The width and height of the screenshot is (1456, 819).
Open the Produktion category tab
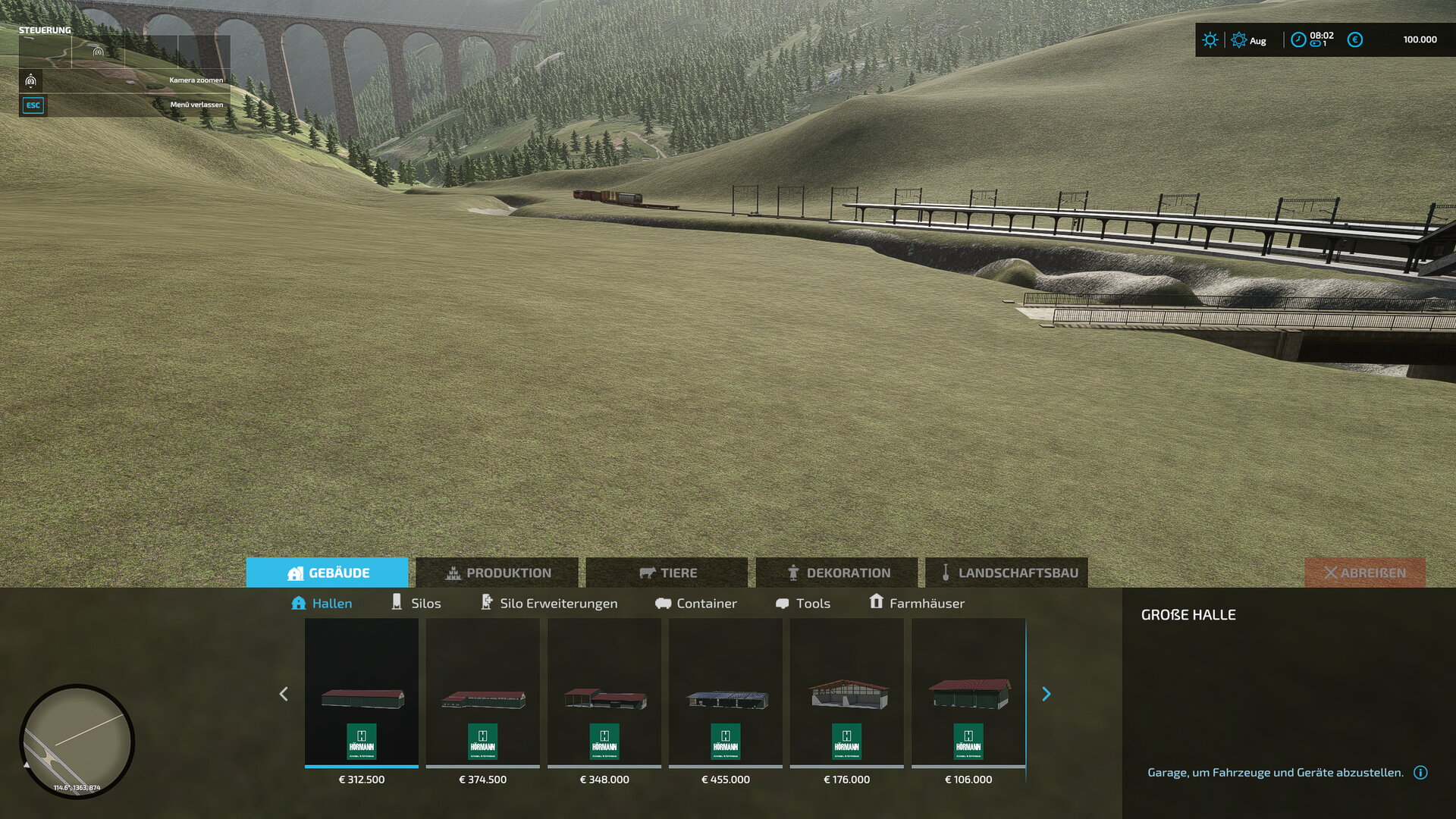click(x=497, y=573)
